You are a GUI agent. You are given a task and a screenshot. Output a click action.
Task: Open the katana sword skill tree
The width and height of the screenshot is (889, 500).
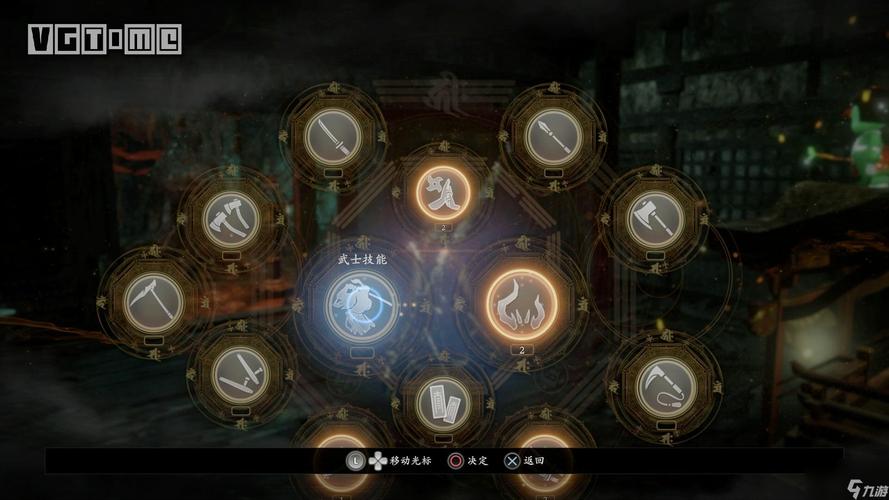[332, 137]
